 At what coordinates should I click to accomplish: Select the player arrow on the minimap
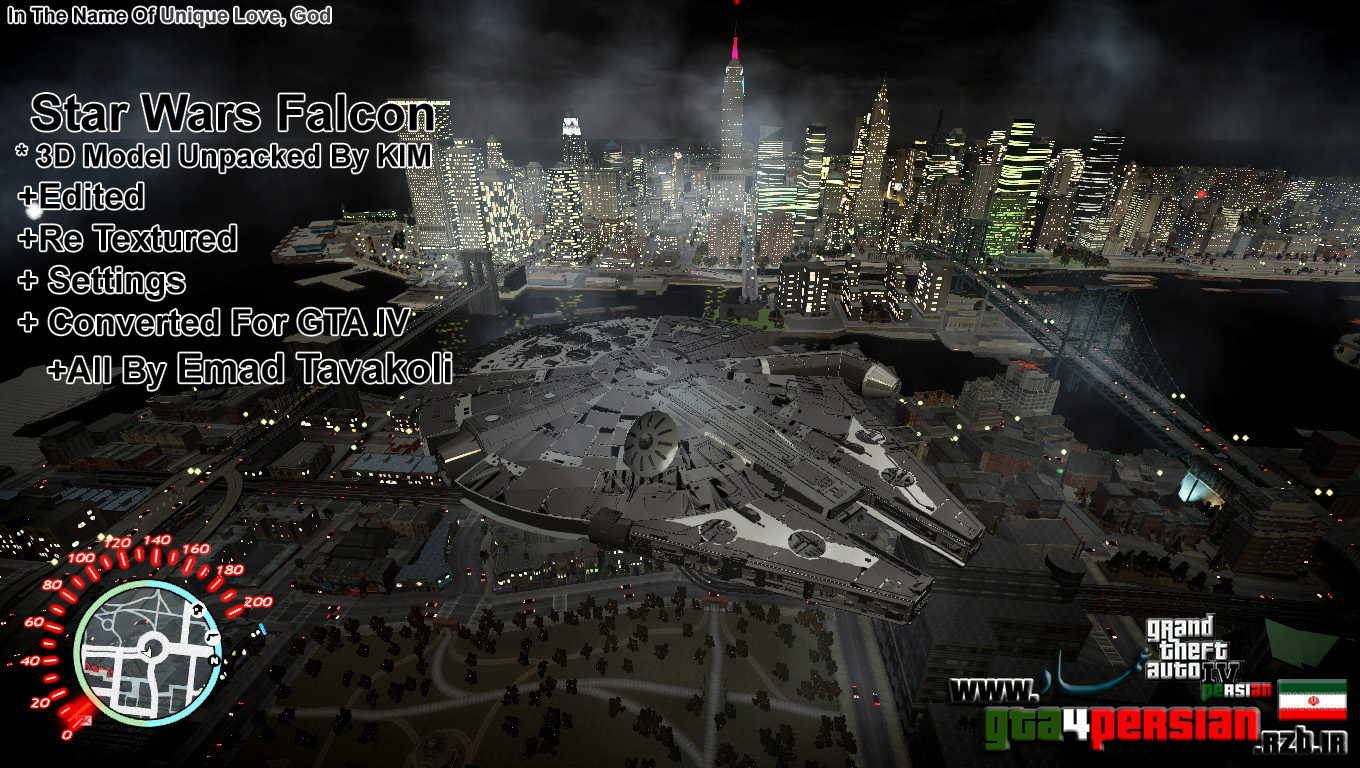coord(148,652)
